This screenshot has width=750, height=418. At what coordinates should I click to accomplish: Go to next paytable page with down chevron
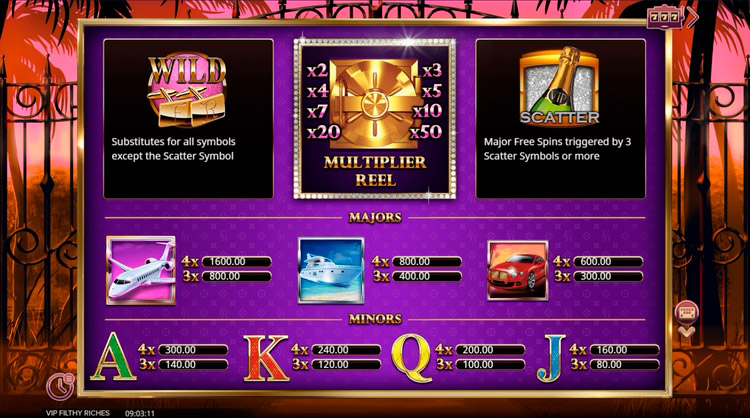tap(686, 330)
